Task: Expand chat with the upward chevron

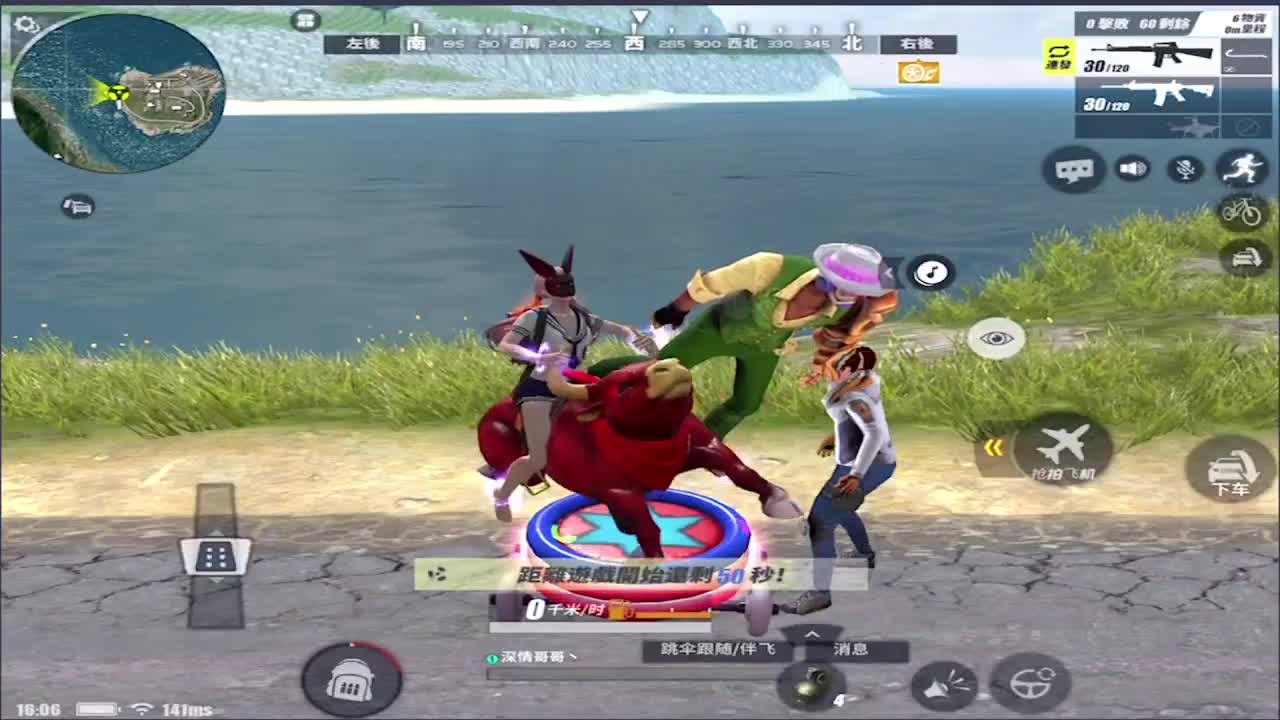Action: pos(812,634)
